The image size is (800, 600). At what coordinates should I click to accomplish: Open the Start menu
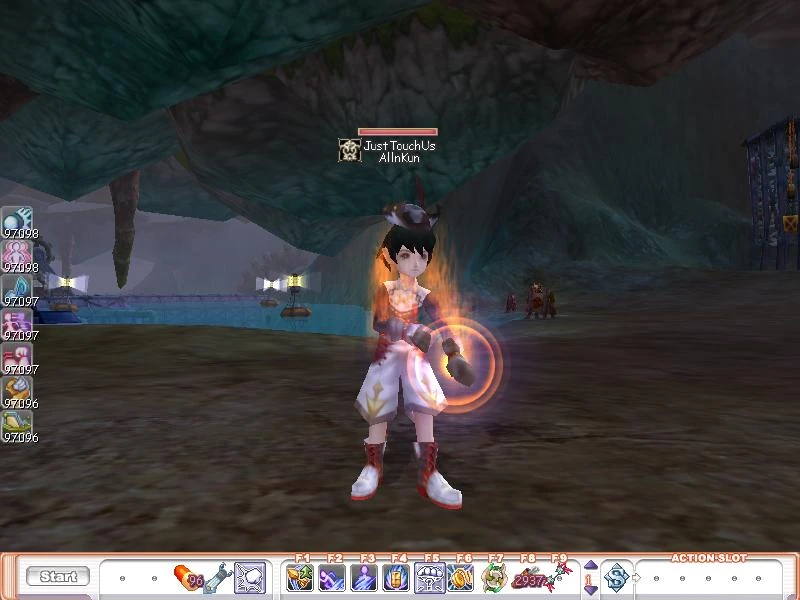[58, 577]
